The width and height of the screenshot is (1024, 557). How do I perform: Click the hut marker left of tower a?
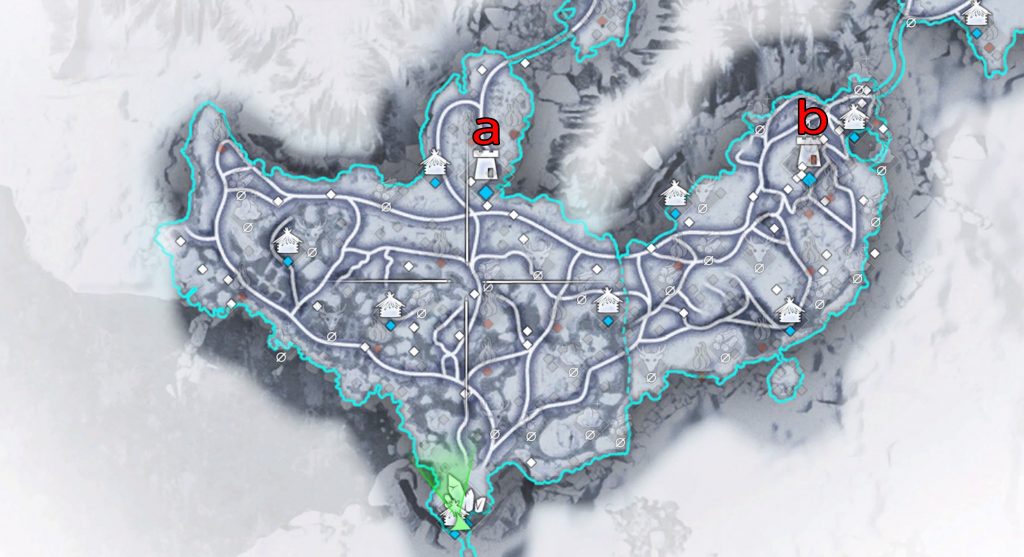435,162
